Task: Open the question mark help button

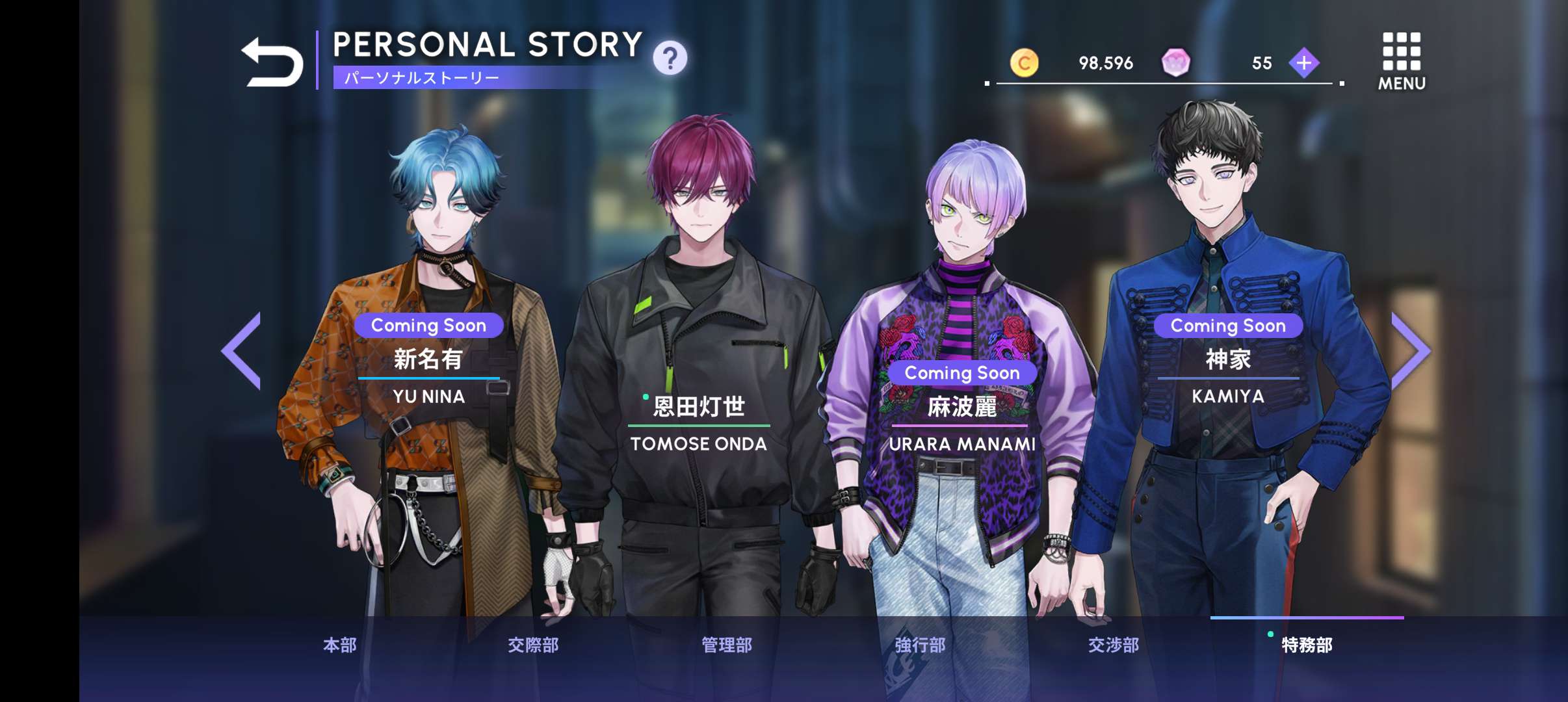Action: pyautogui.click(x=670, y=58)
